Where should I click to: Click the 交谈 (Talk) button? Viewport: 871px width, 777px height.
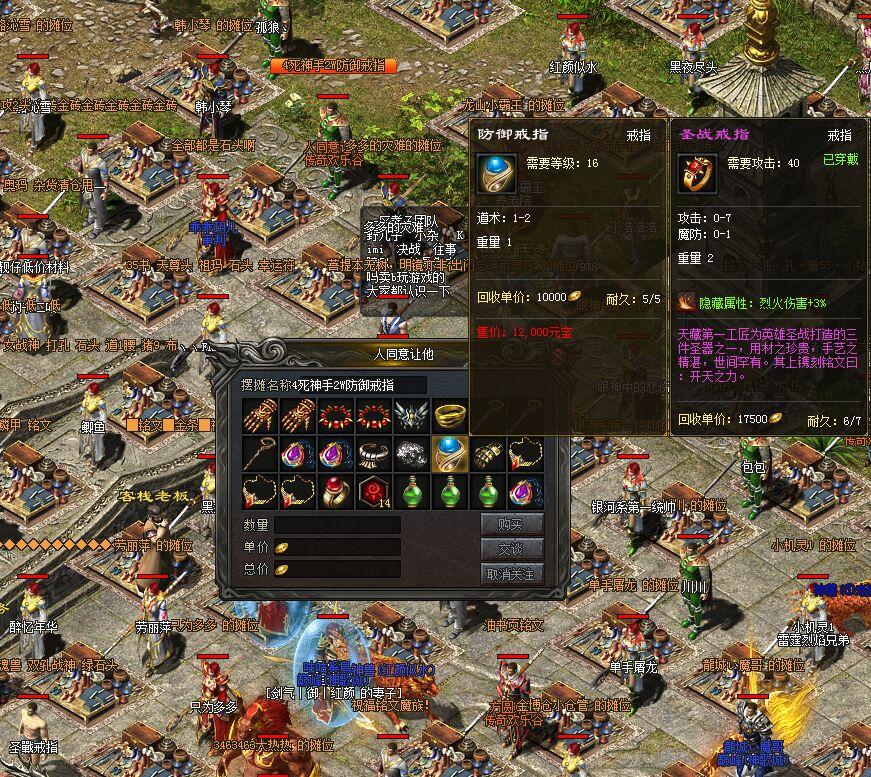(512, 549)
